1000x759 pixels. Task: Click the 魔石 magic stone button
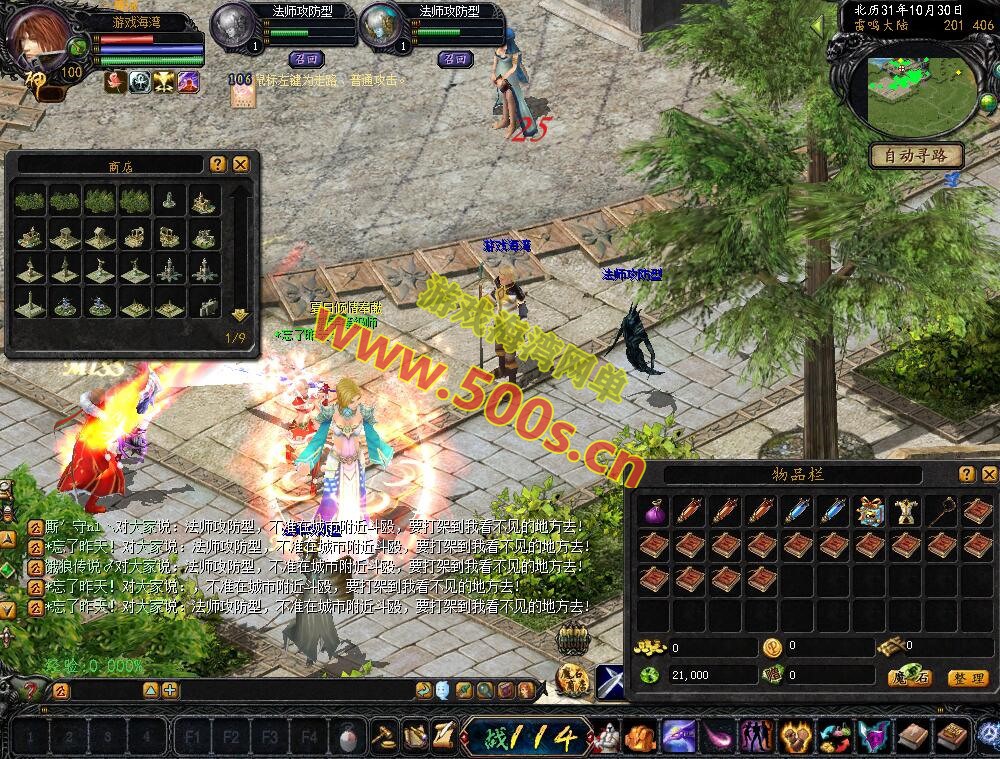[x=910, y=677]
